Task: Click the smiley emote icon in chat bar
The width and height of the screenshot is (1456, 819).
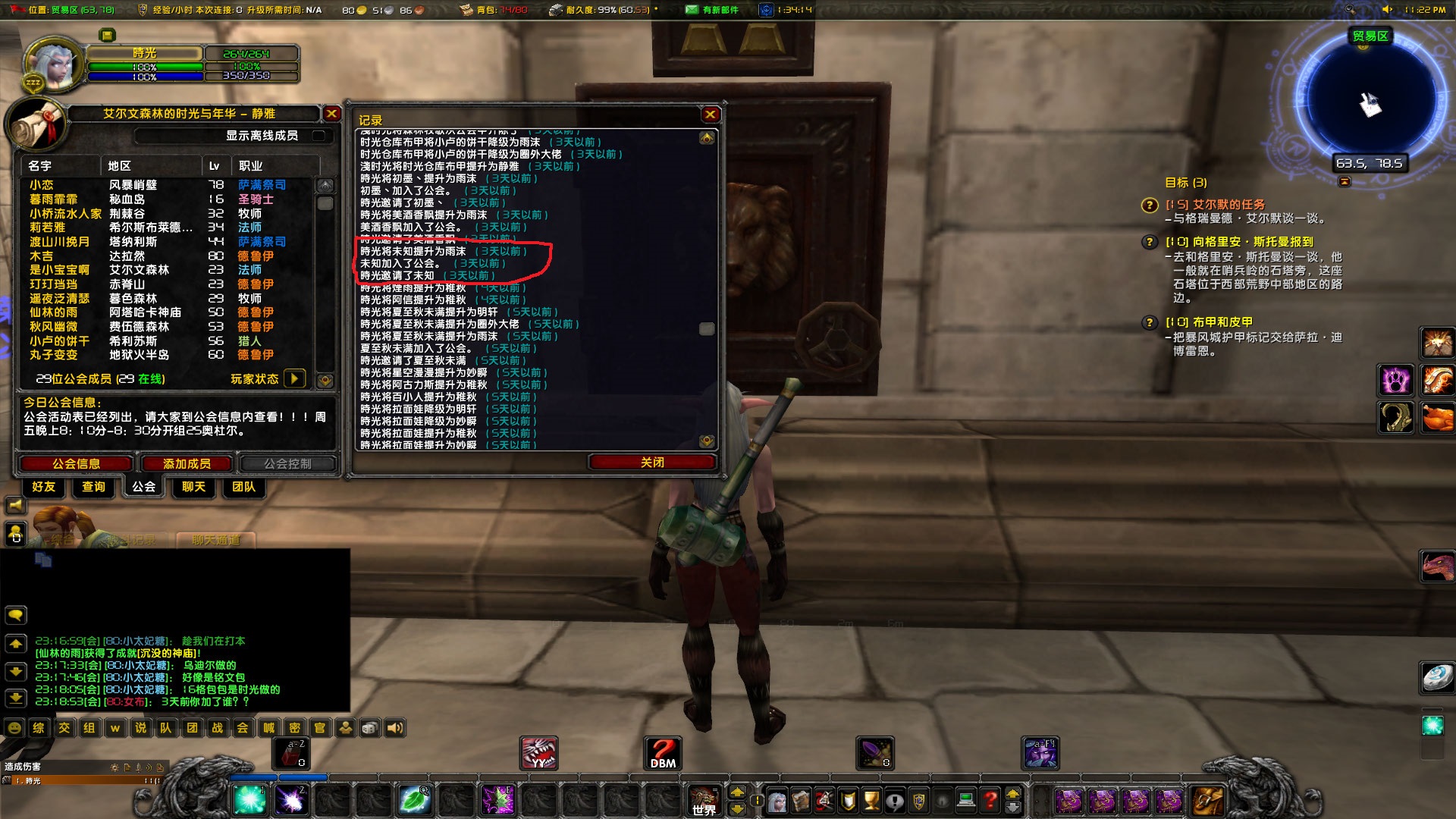Action: point(16,727)
